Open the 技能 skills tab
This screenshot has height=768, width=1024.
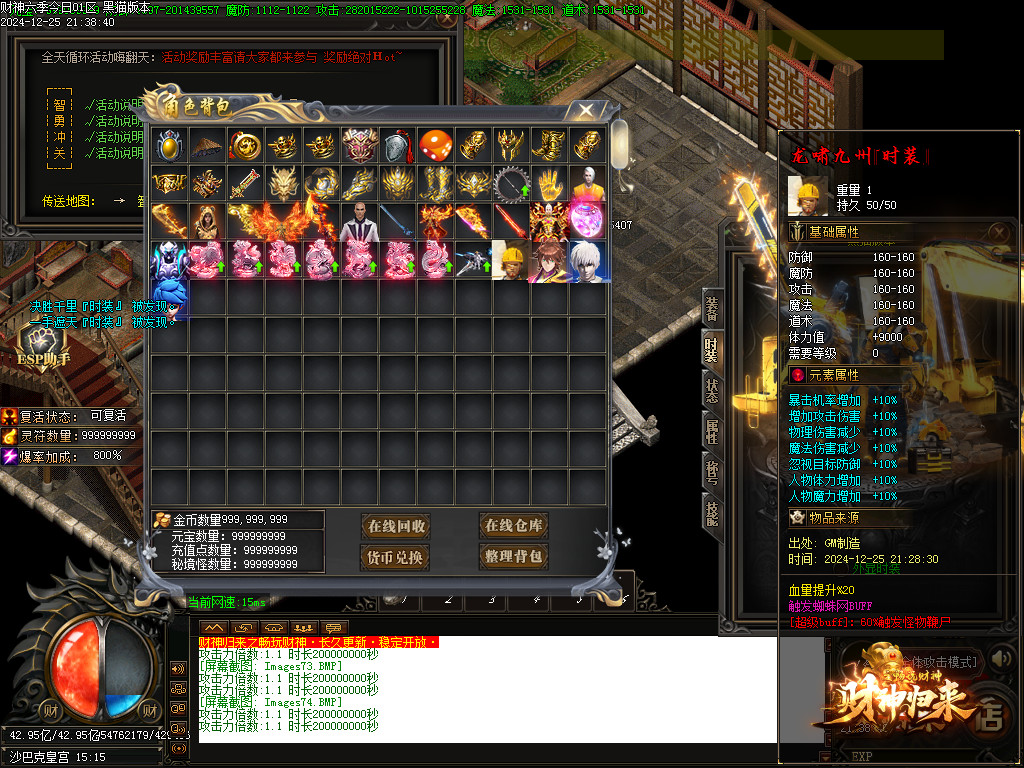tap(712, 513)
